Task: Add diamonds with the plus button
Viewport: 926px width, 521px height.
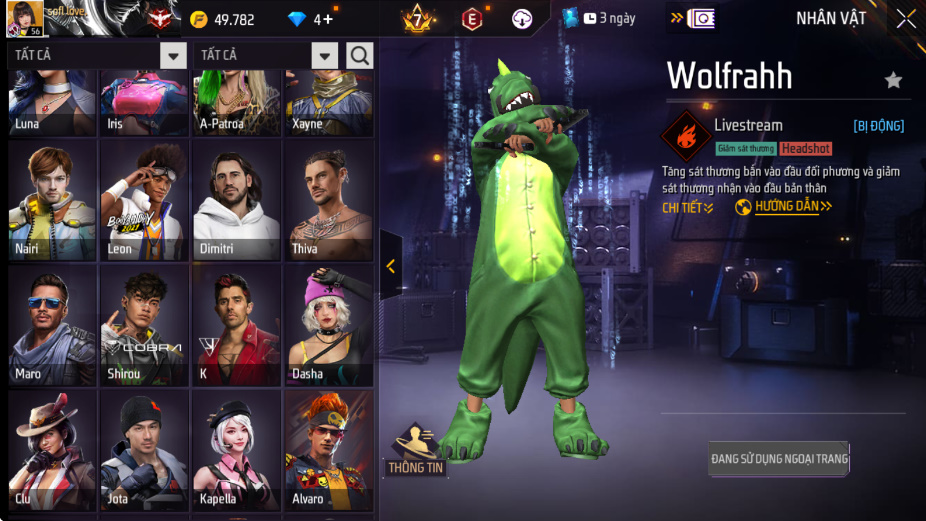Action: point(327,19)
